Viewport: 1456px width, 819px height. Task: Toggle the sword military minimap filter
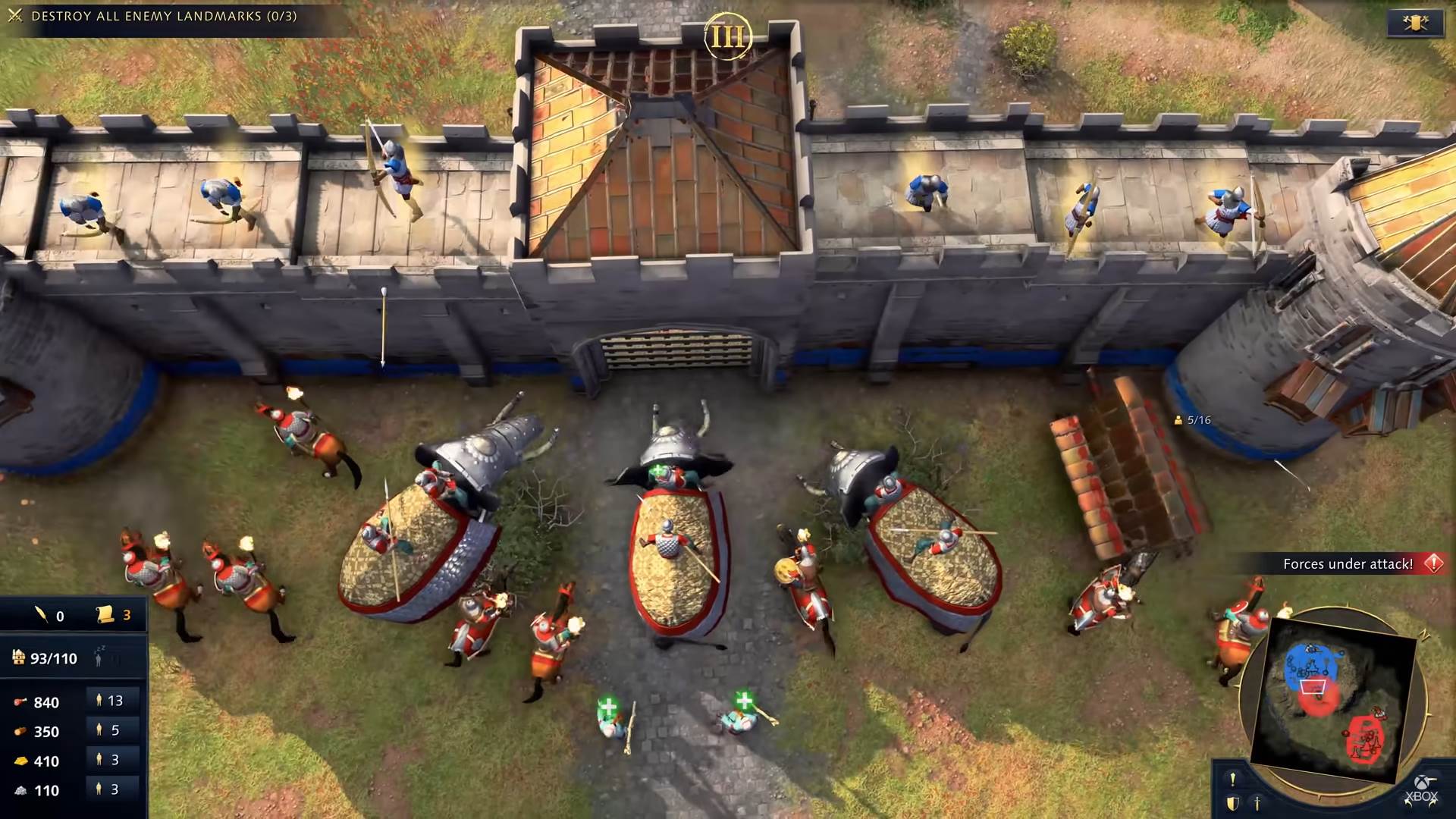[x=1257, y=804]
